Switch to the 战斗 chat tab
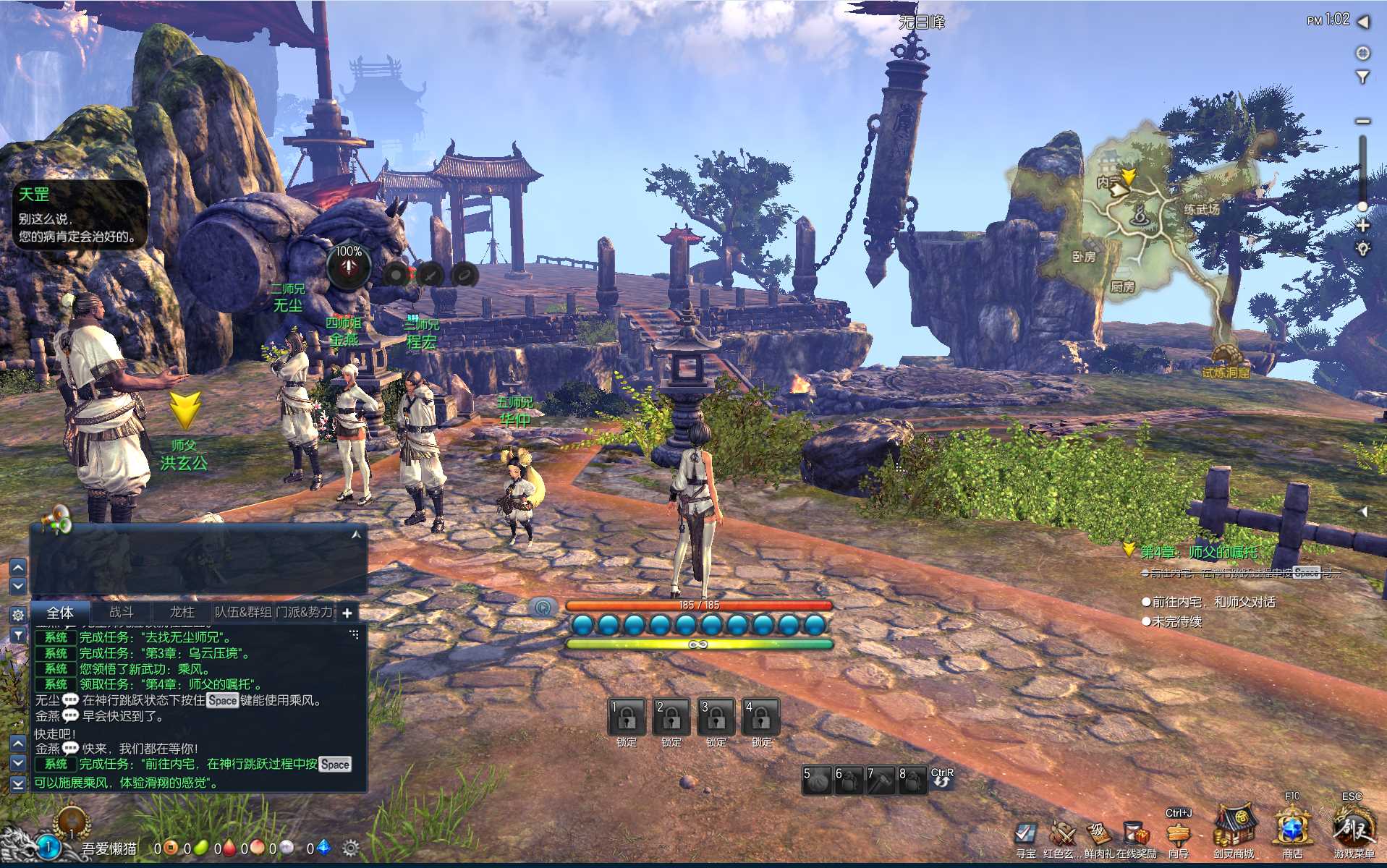This screenshot has width=1387, height=868. (122, 612)
